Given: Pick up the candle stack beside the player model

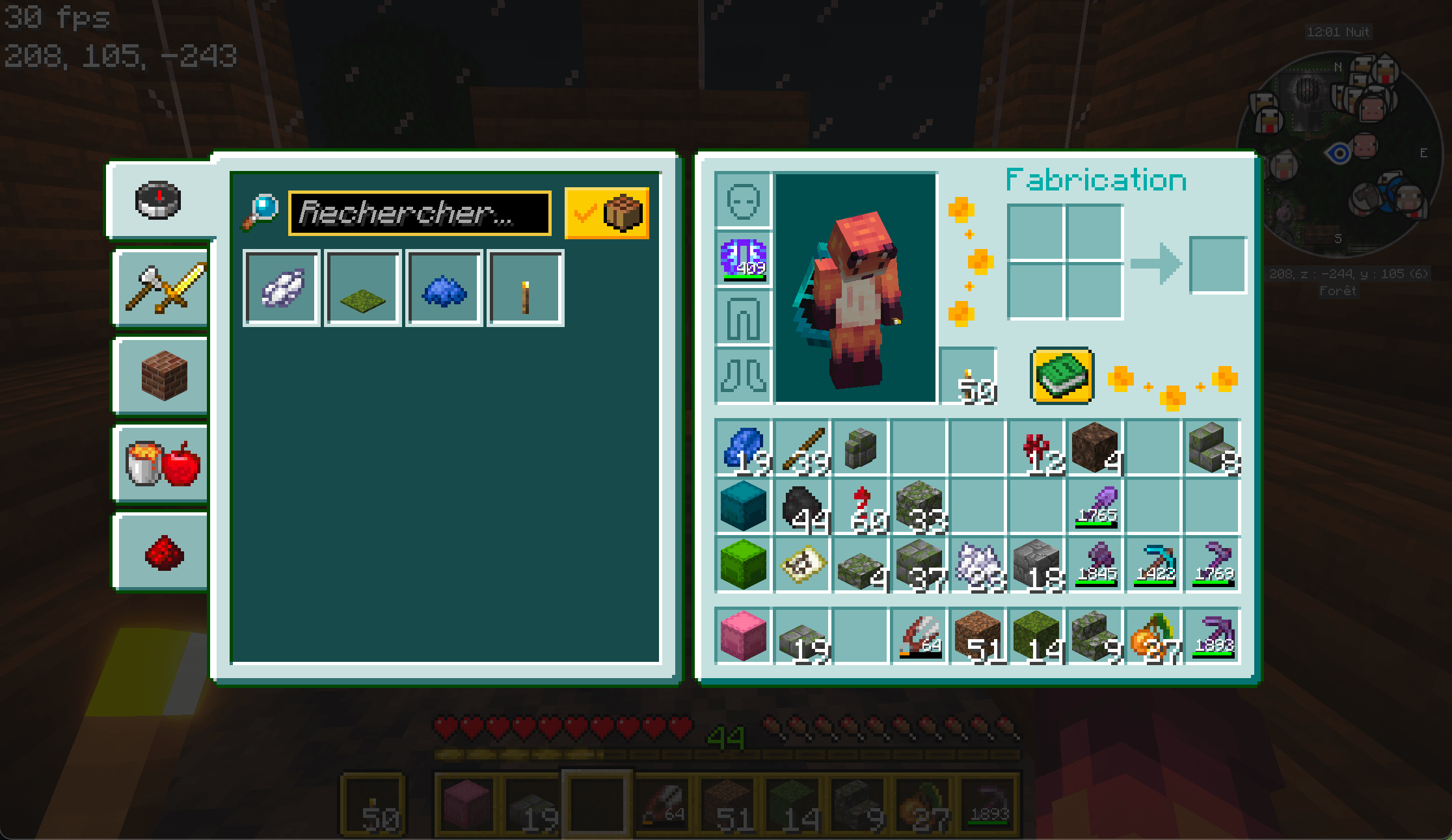Looking at the screenshot, I should click(x=969, y=376).
